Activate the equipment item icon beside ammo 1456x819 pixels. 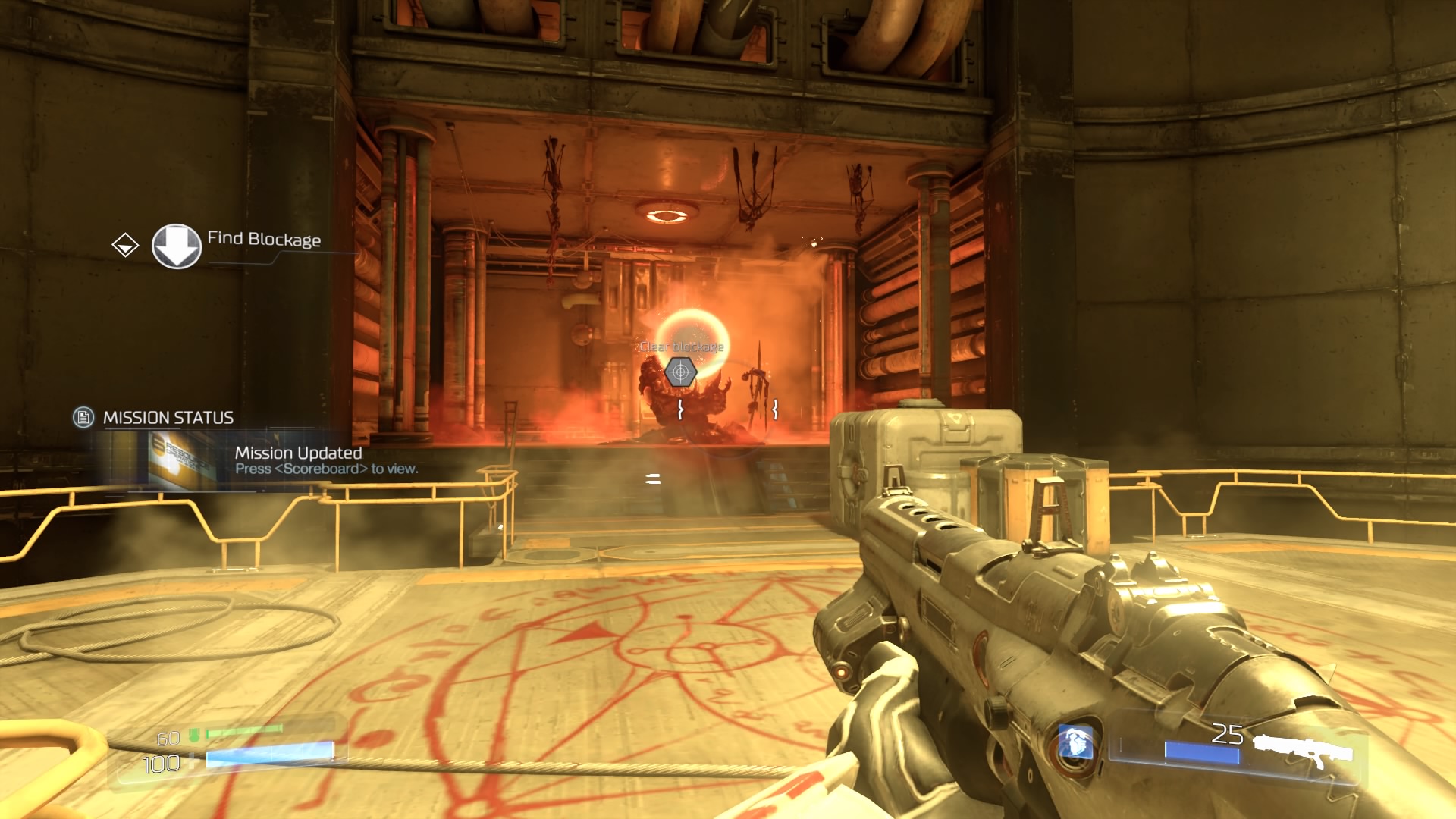(1075, 742)
